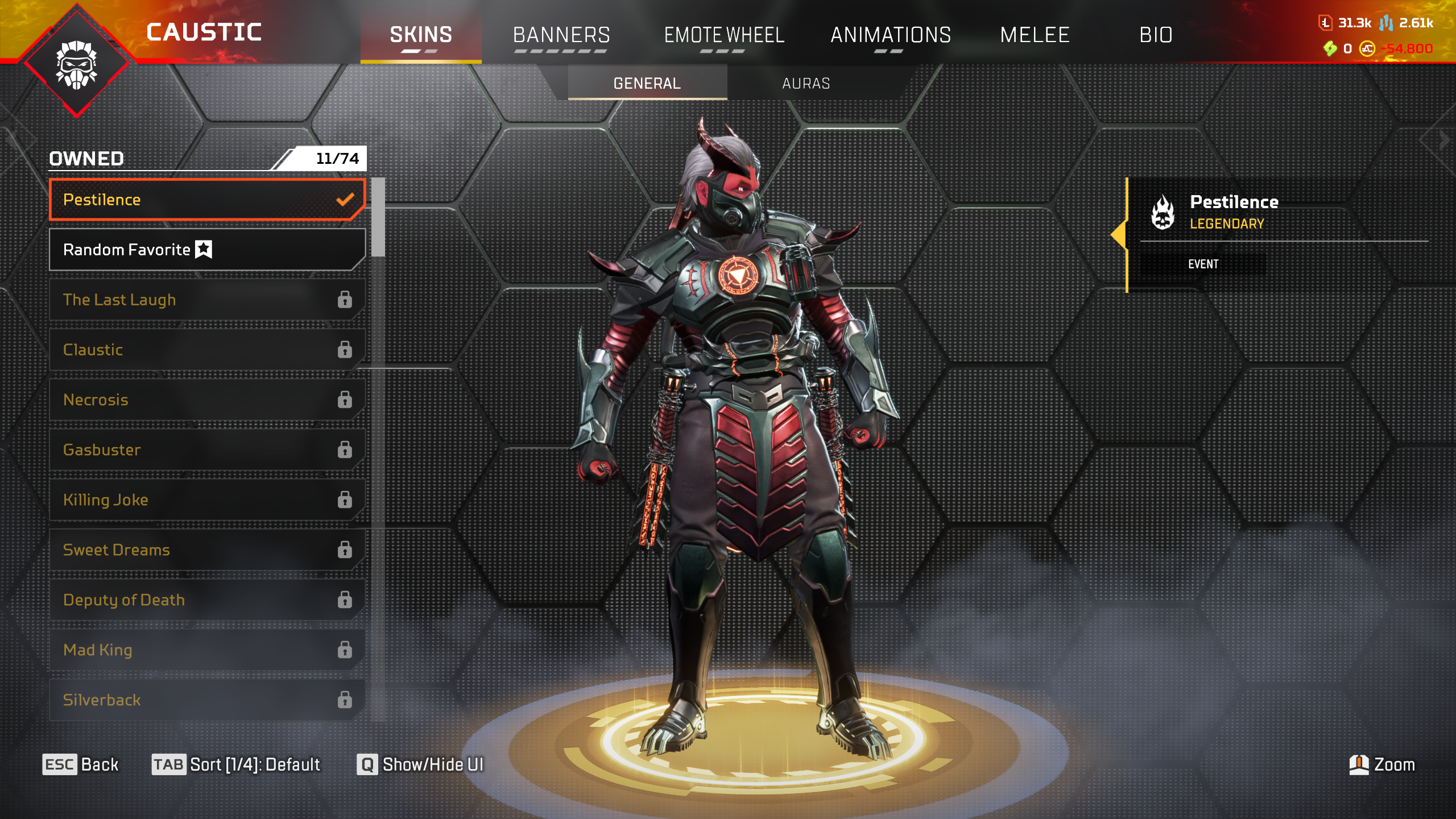
Task: Select the Random Favorite option
Action: point(207,250)
